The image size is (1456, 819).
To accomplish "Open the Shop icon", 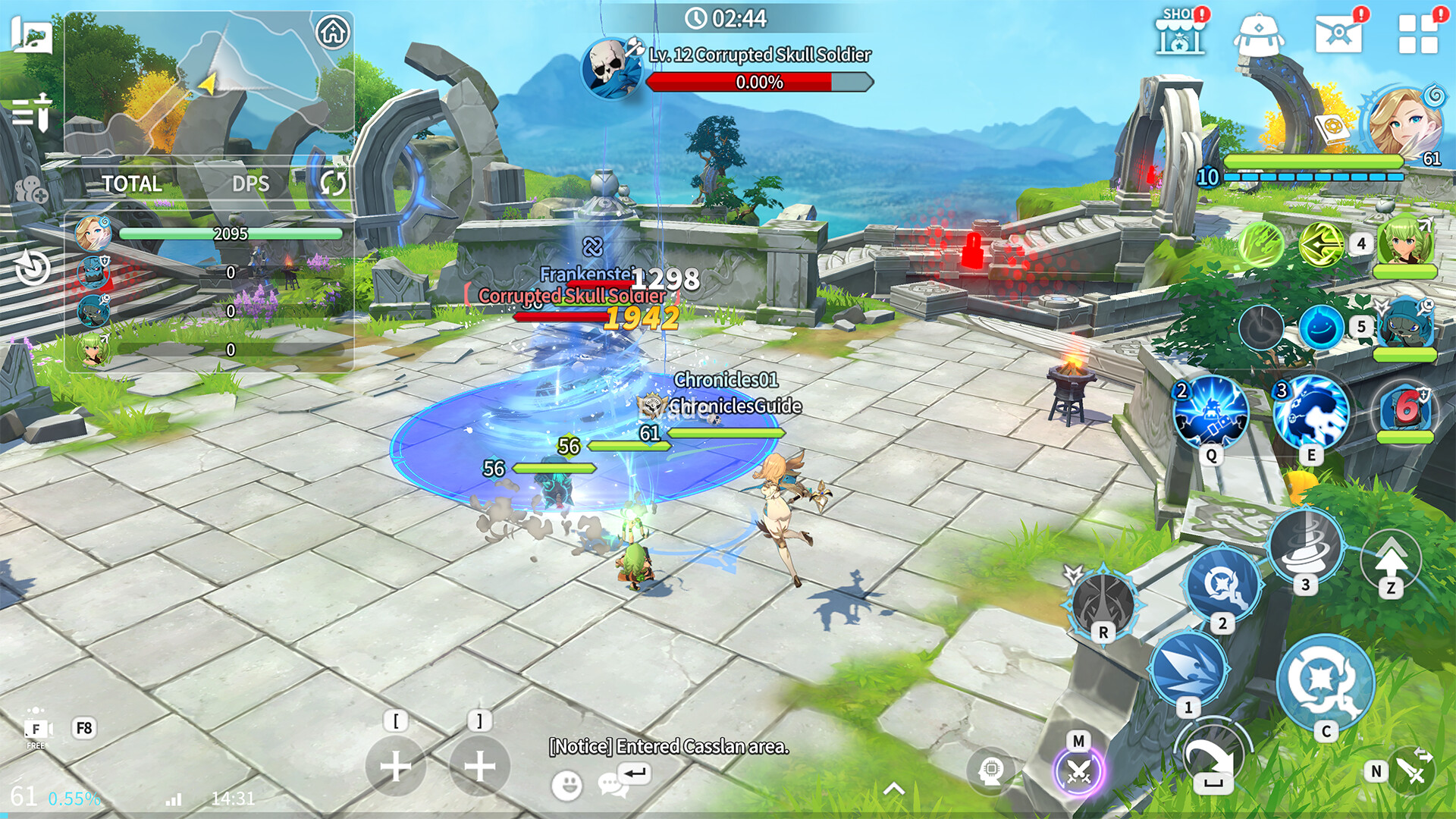I will [1179, 33].
